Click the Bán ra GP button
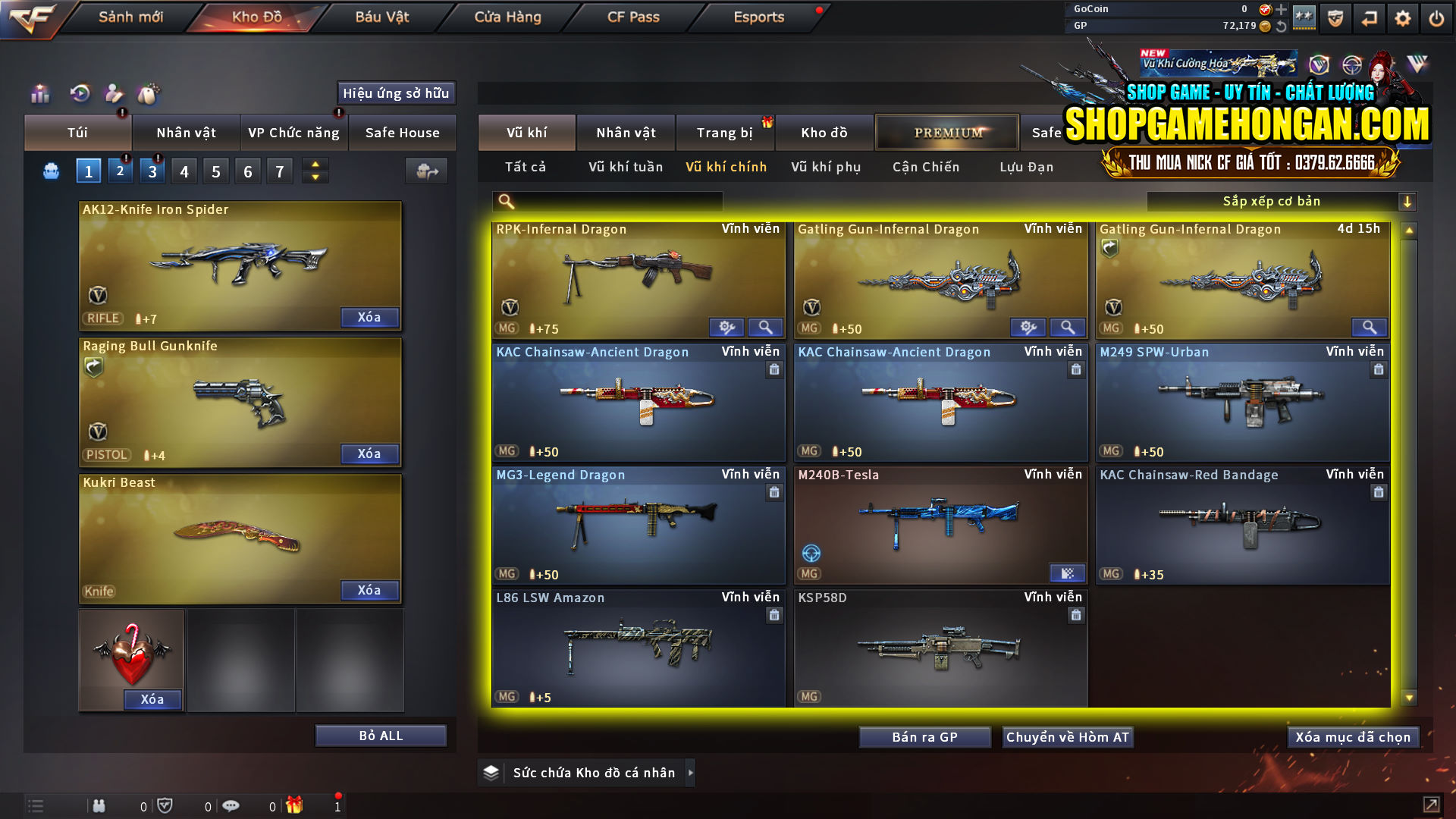The width and height of the screenshot is (1456, 819). click(924, 736)
